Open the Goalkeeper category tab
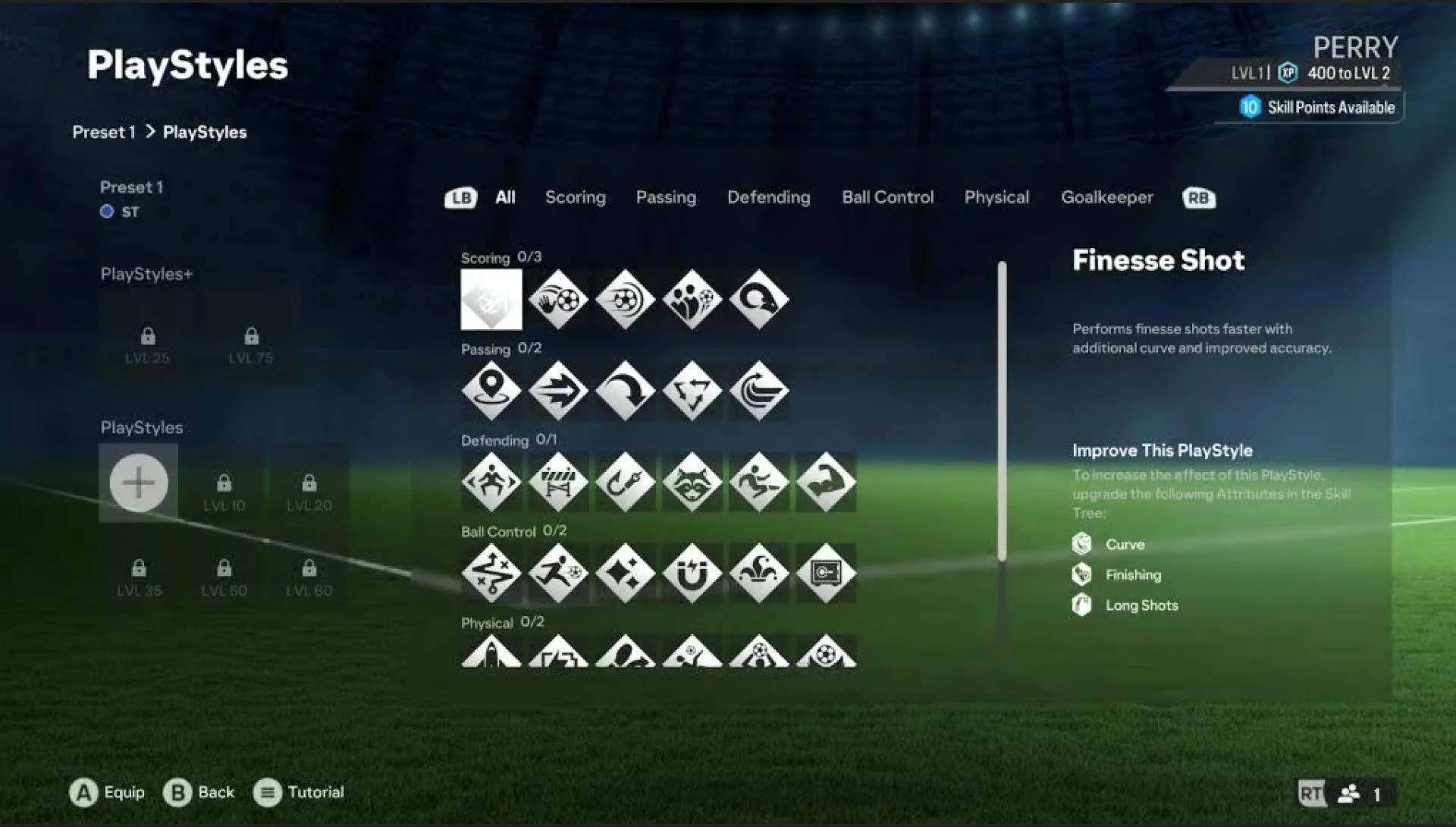Image resolution: width=1456 pixels, height=827 pixels. coord(1107,197)
